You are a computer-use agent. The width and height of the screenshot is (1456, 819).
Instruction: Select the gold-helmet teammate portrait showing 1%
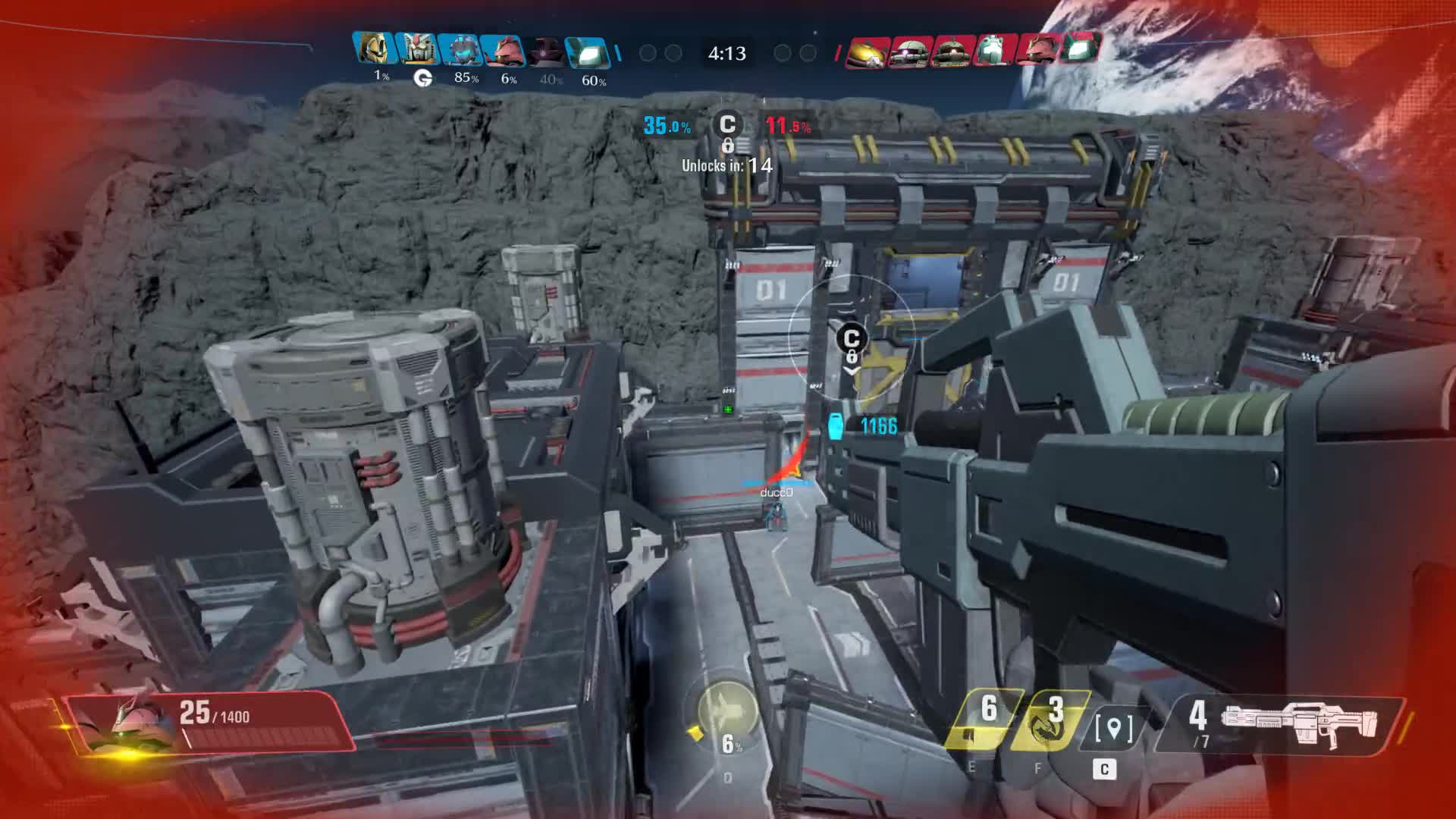[x=375, y=50]
